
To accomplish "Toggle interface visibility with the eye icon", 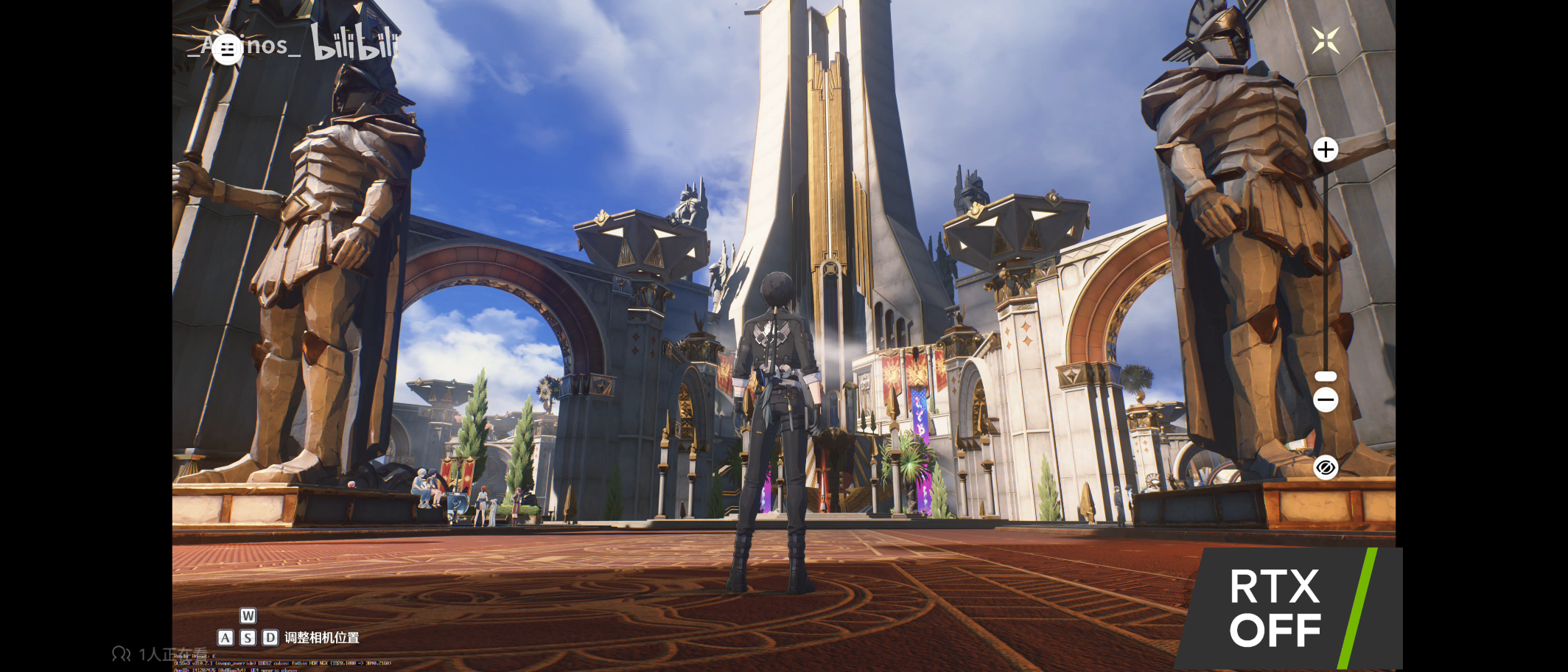I will 1325,468.
